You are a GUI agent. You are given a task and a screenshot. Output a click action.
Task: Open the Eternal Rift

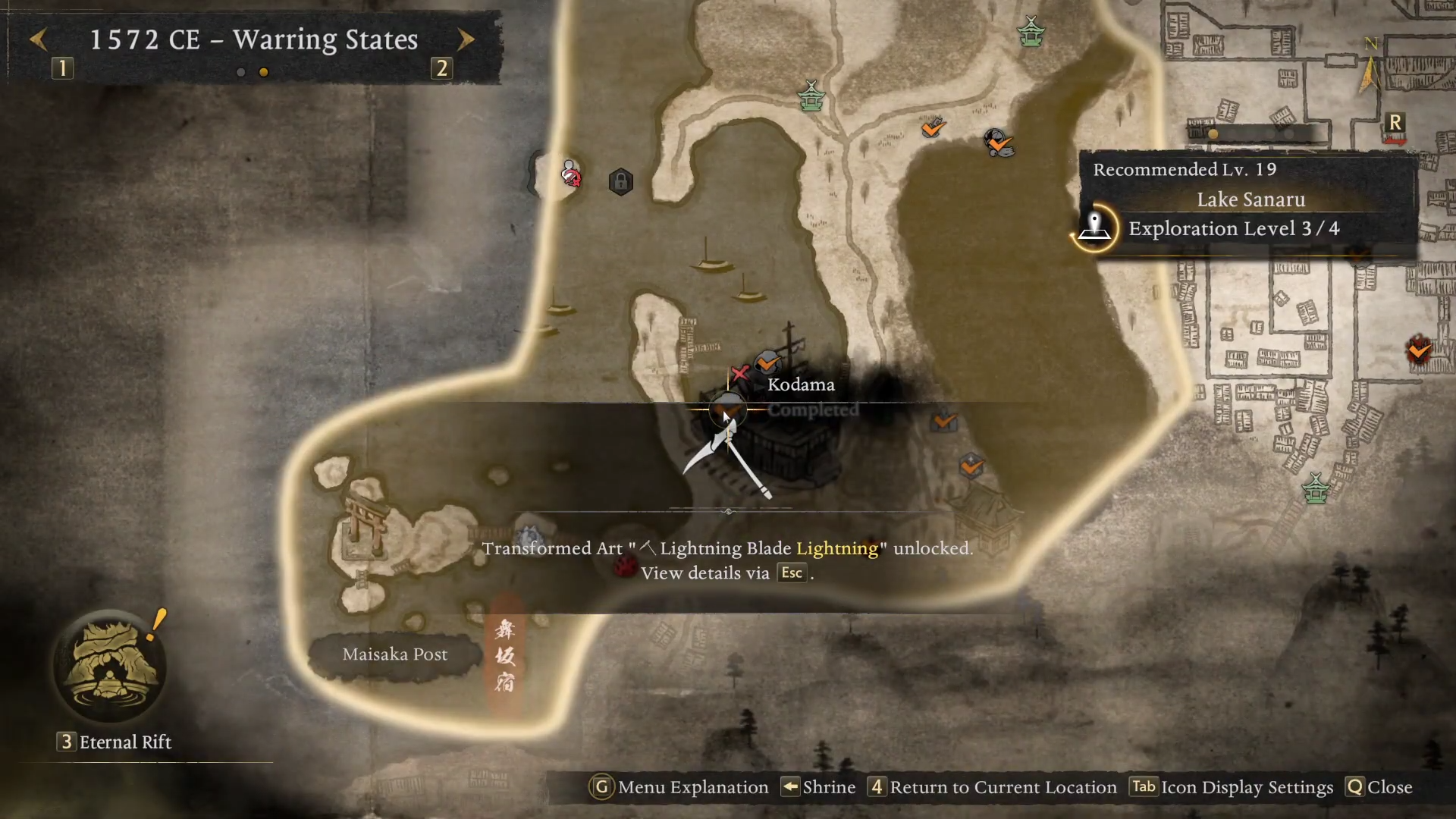pyautogui.click(x=111, y=669)
